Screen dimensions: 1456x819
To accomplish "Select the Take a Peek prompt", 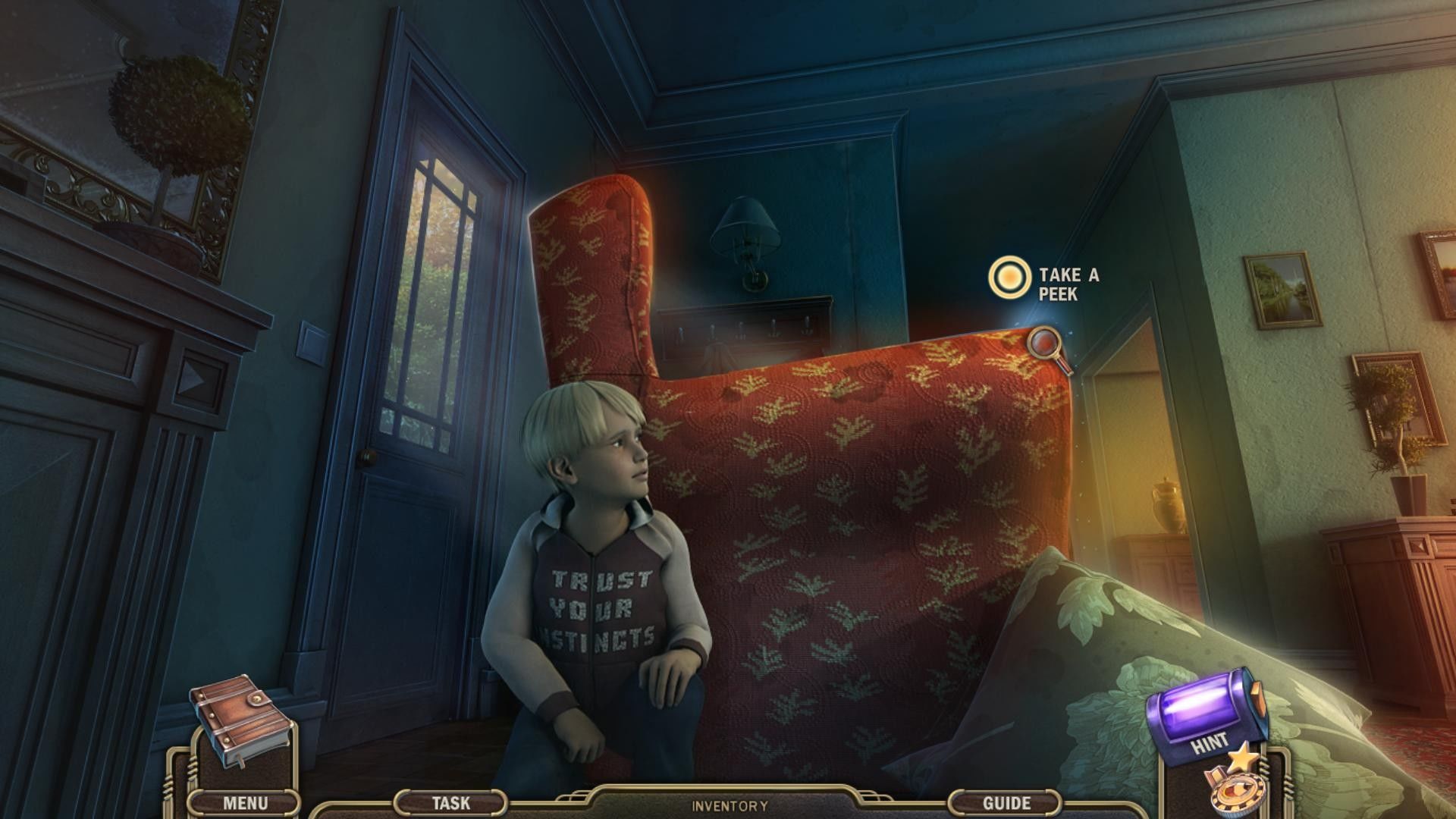I will [x=1009, y=278].
